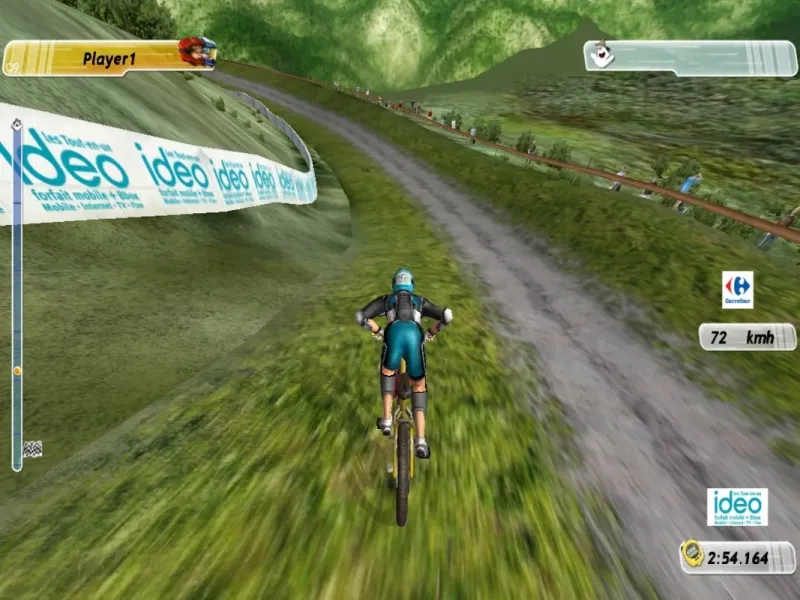
Task: Click the opponent rider panel icon
Action: click(x=601, y=55)
